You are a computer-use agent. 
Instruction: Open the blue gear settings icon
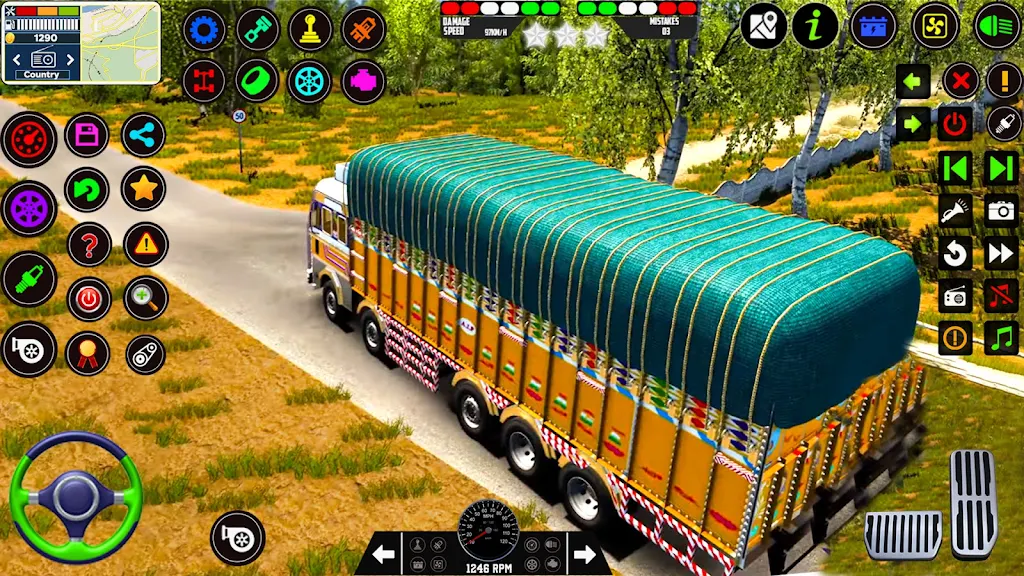pyautogui.click(x=204, y=30)
